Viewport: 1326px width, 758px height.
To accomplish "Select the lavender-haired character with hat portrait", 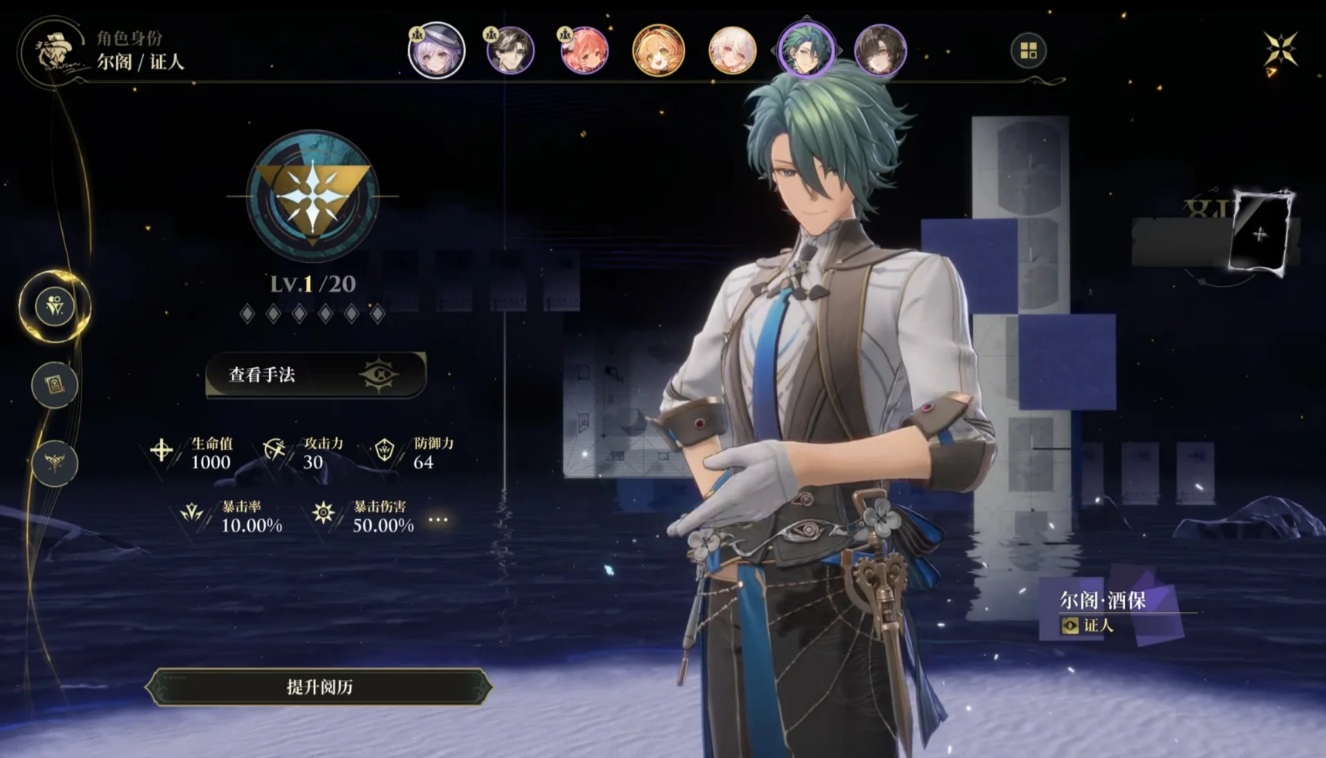I will (437, 51).
